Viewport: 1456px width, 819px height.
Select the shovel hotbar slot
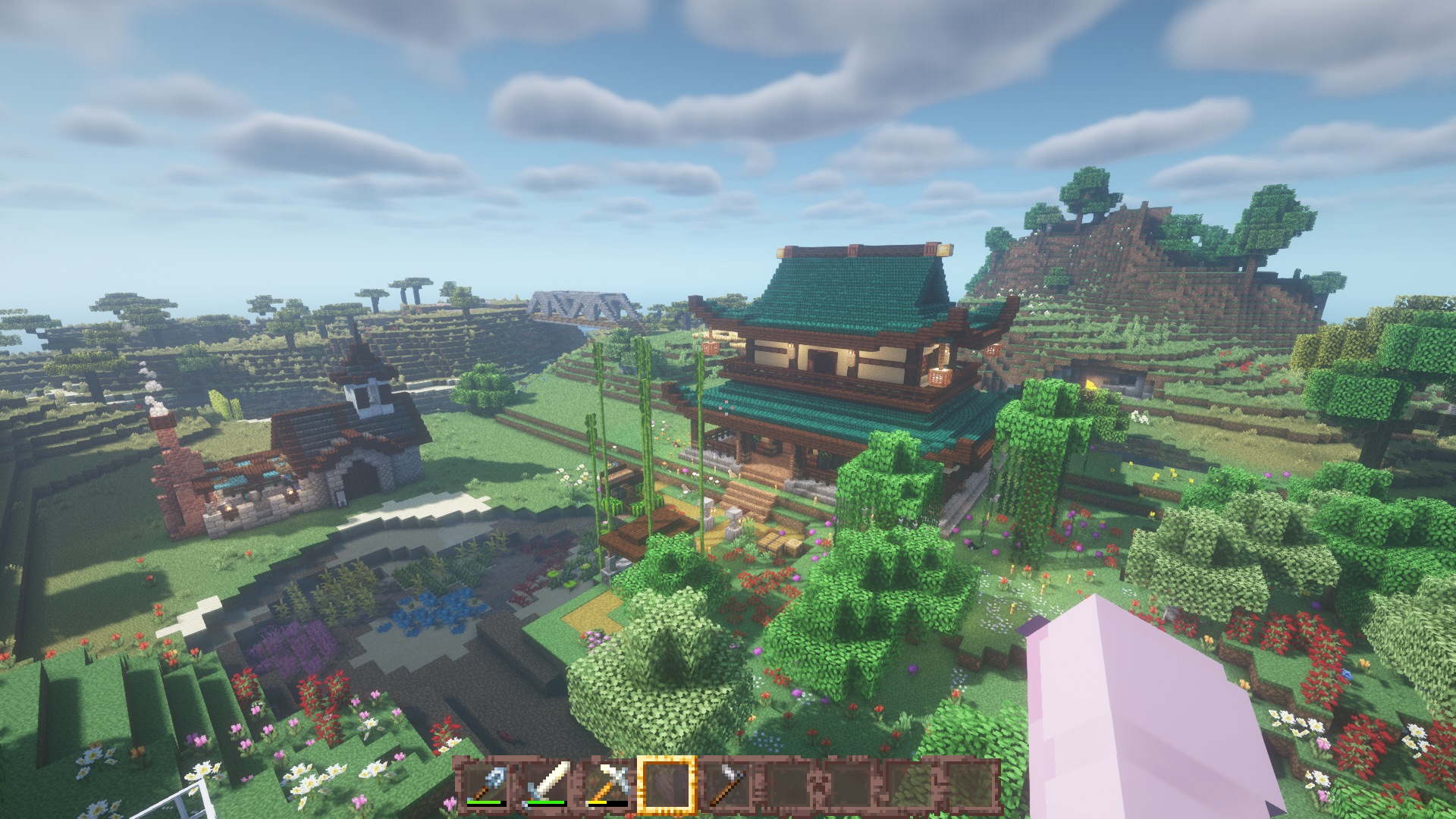click(x=487, y=784)
